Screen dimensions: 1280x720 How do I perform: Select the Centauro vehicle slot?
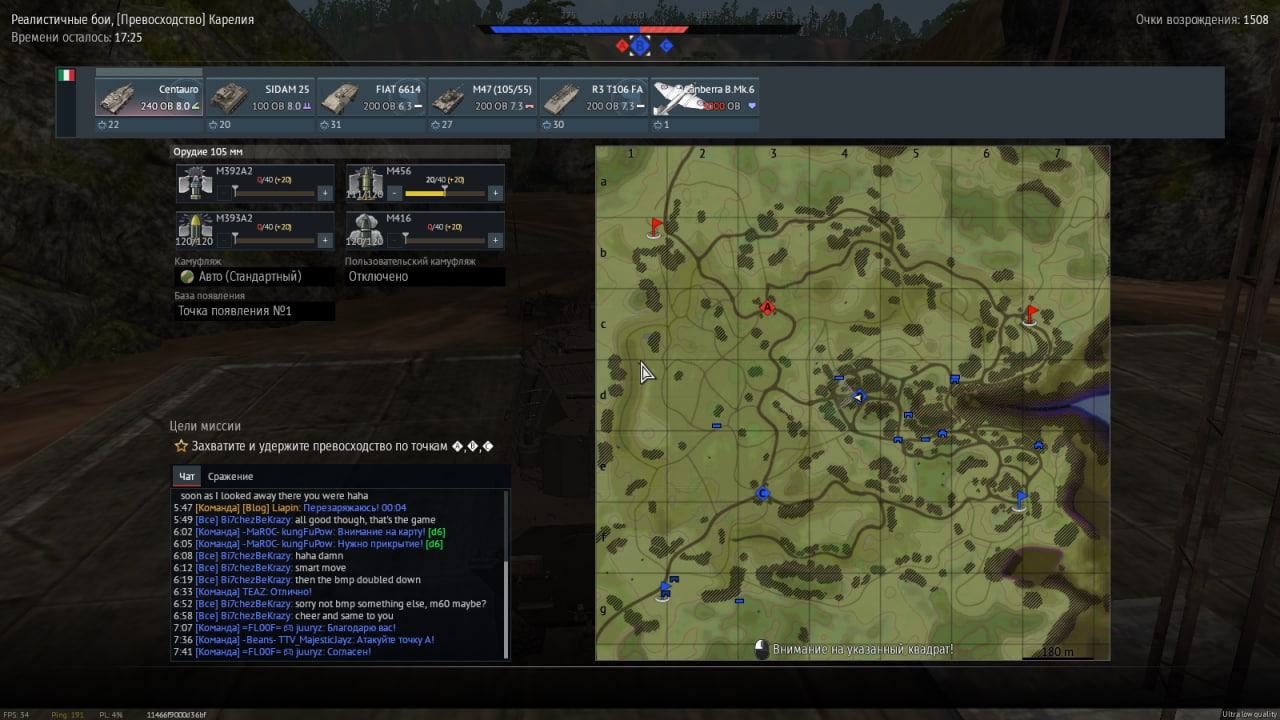pyautogui.click(x=149, y=98)
